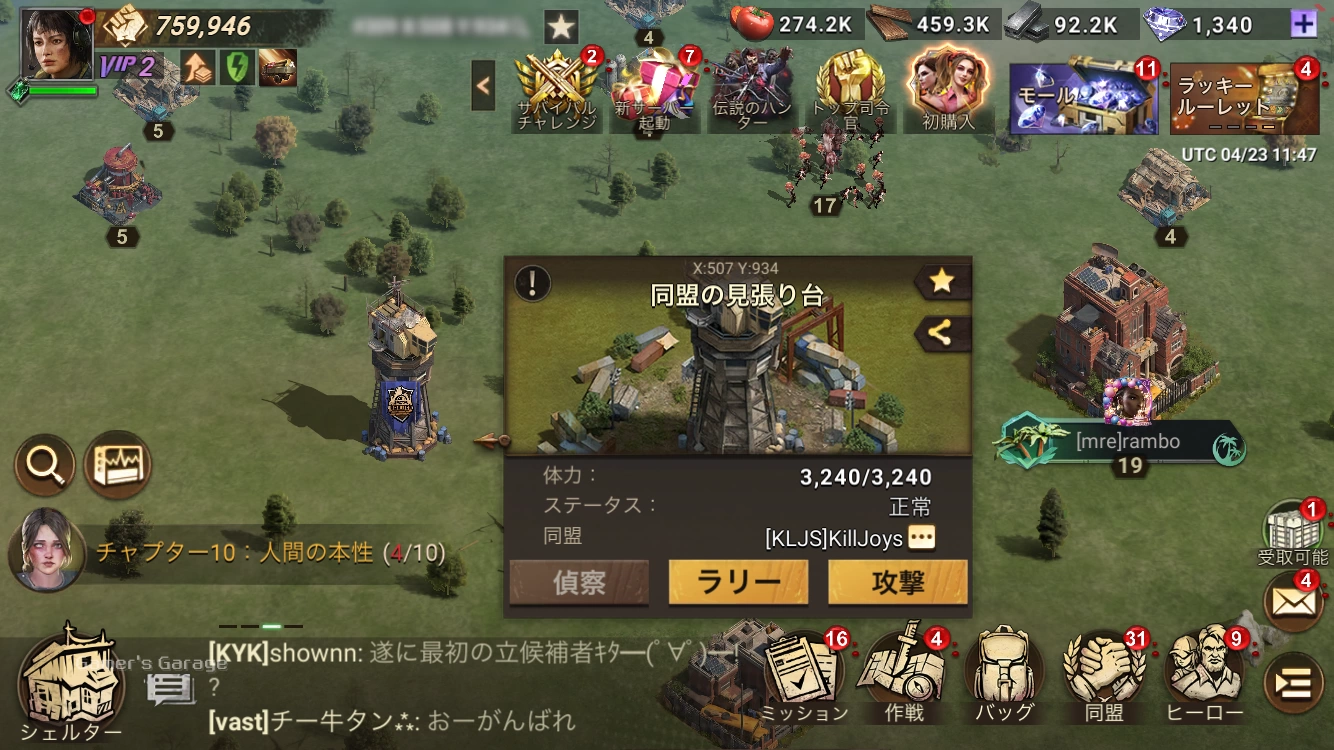Attack the watchtower with 攻撃 button

[x=897, y=583]
